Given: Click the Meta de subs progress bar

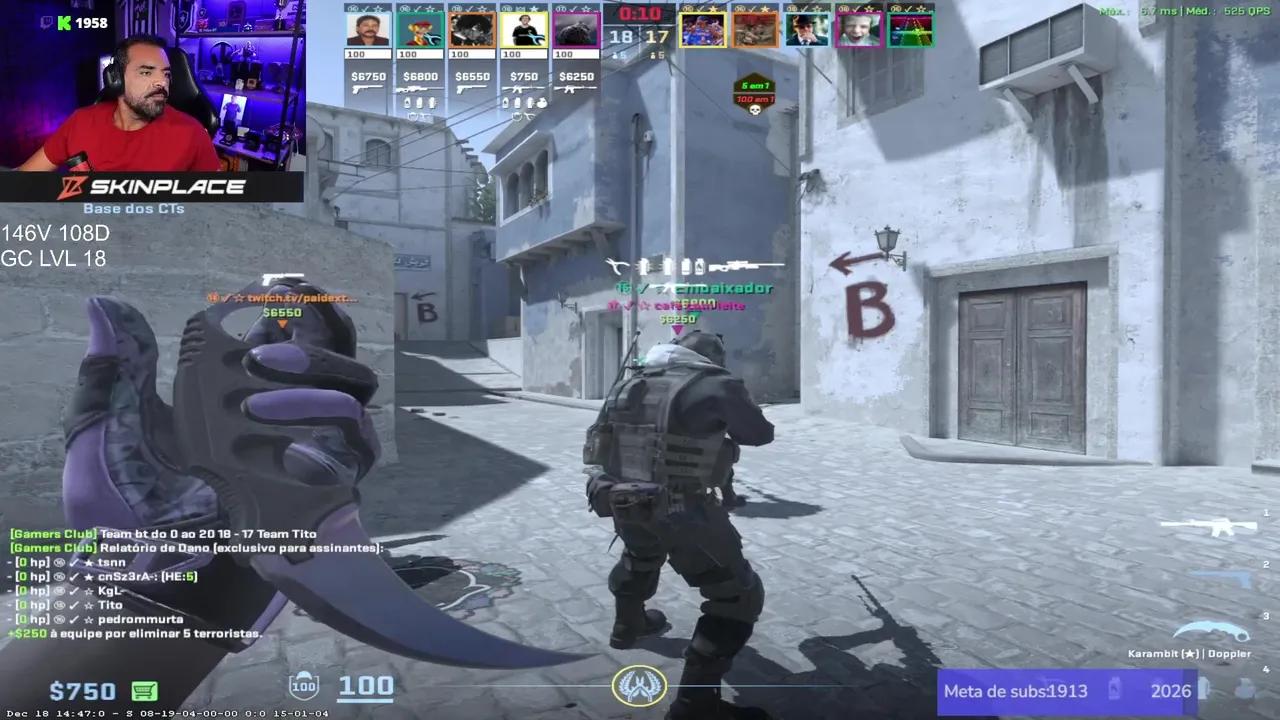Looking at the screenshot, I should pos(1070,691).
